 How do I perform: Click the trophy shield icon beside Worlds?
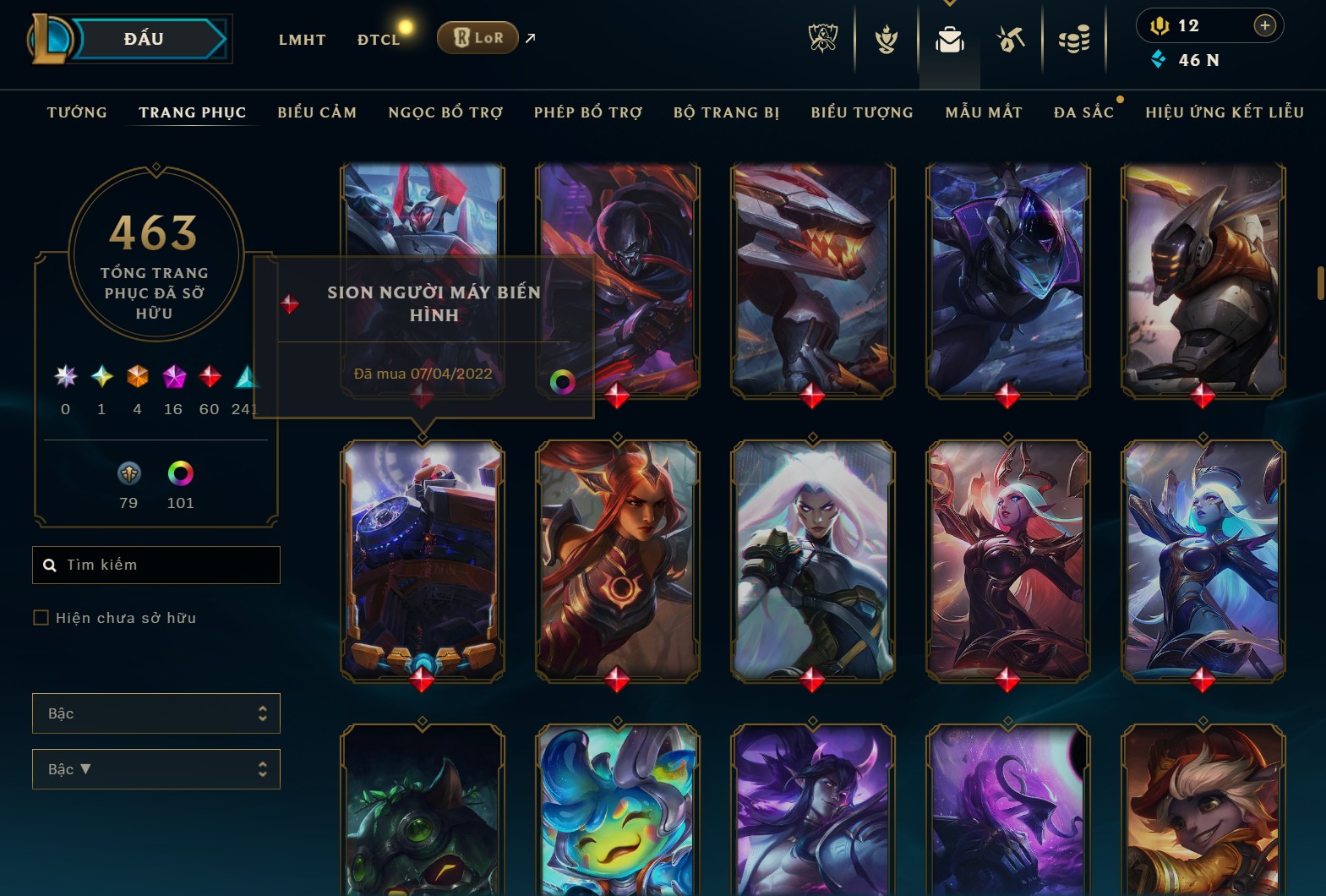[885, 38]
